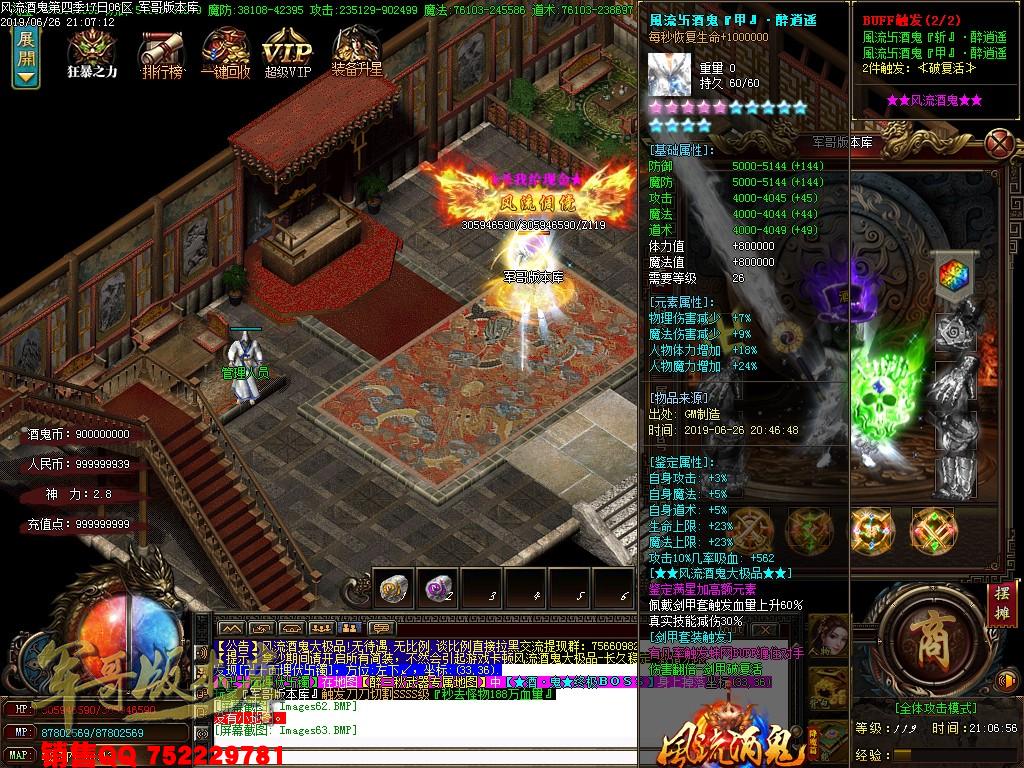
Task: Open the 排行榜 ranking scroll
Action: [x=160, y=50]
